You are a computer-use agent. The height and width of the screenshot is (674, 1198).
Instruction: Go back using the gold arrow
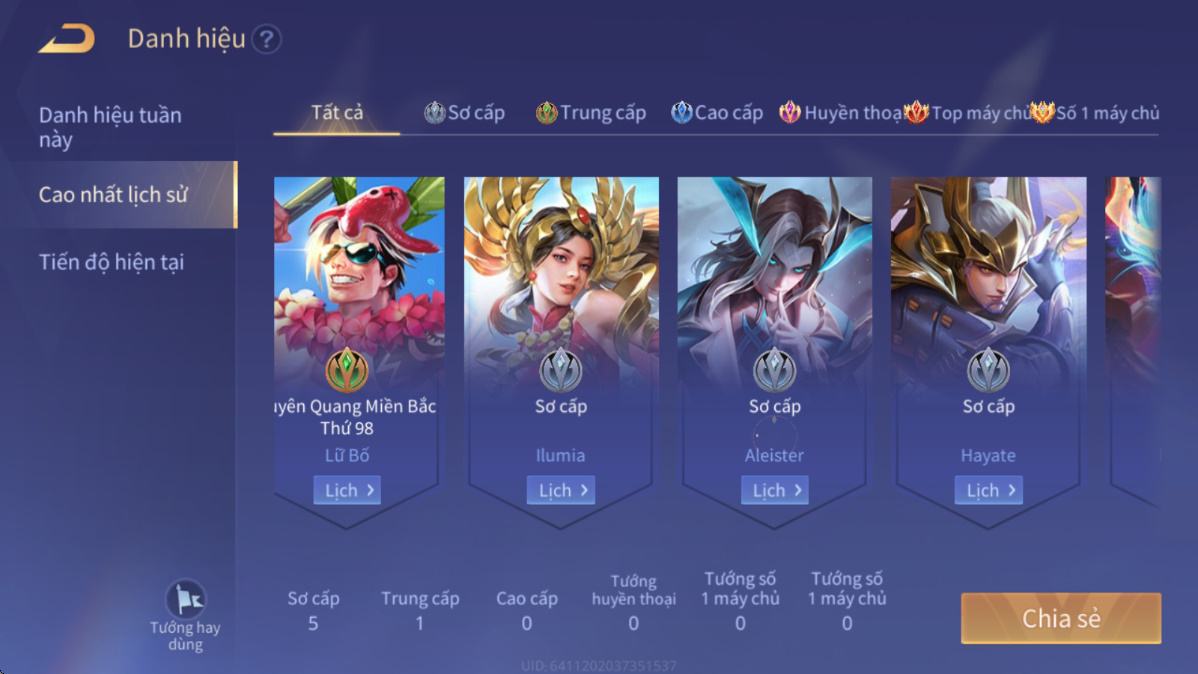66,39
